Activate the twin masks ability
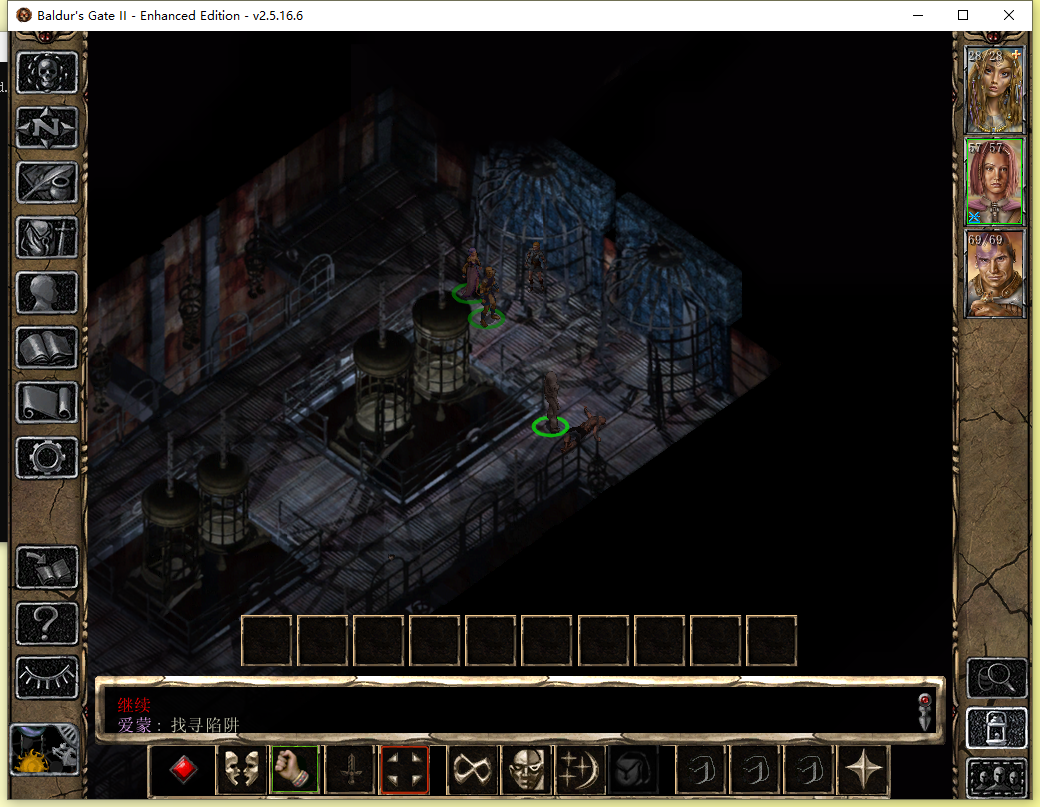This screenshot has height=807, width=1040. point(239,770)
